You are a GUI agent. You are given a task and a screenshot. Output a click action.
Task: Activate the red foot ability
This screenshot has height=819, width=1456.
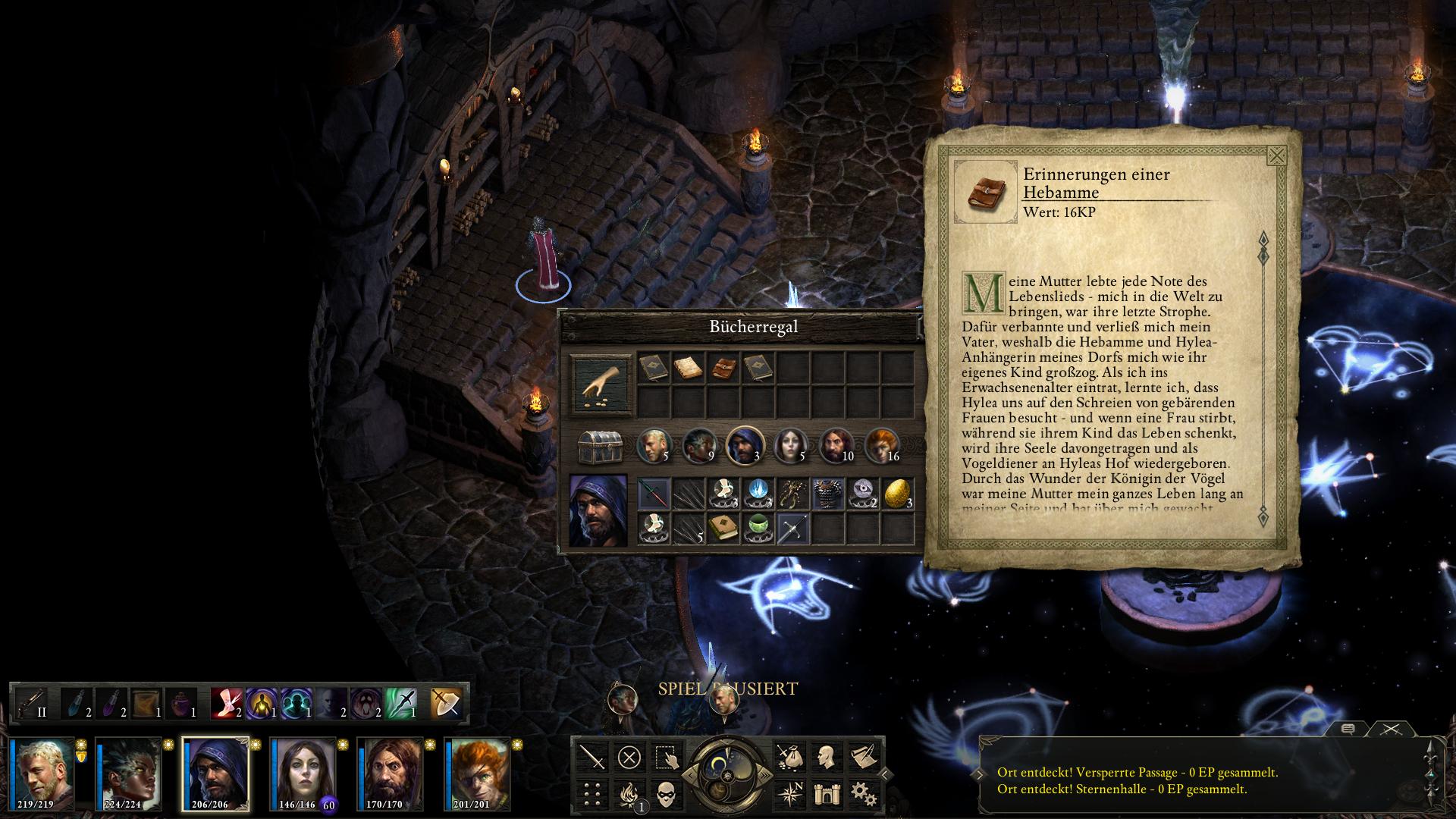click(225, 703)
